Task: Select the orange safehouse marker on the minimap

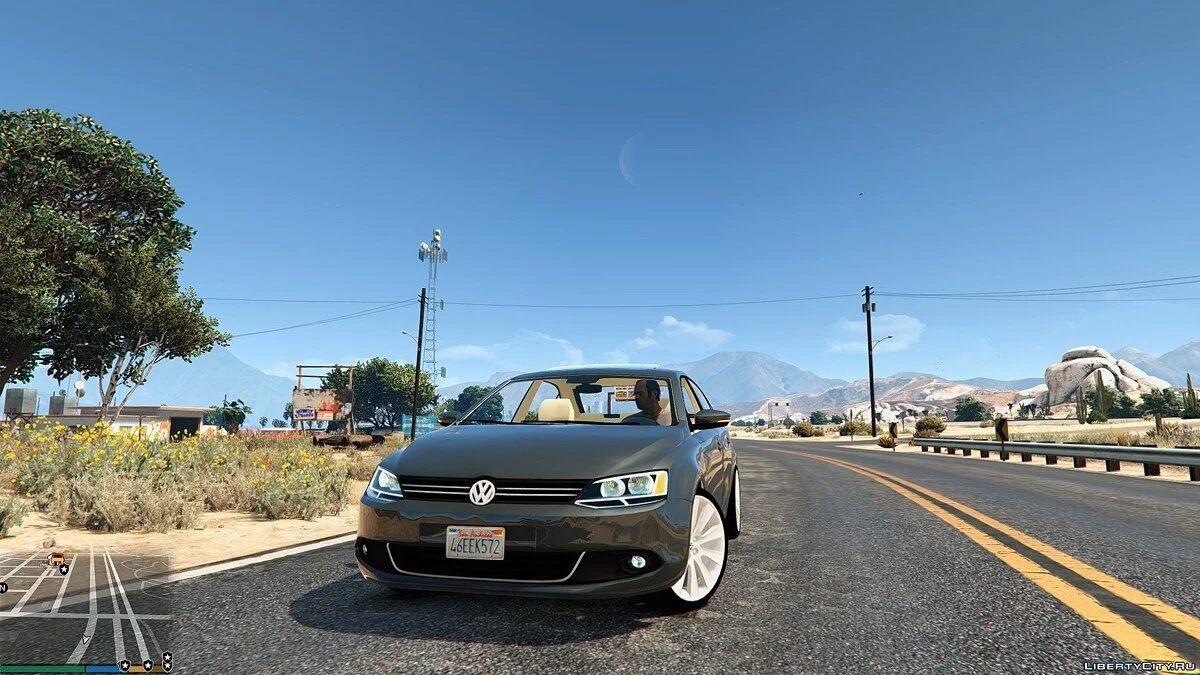Action: [56, 559]
